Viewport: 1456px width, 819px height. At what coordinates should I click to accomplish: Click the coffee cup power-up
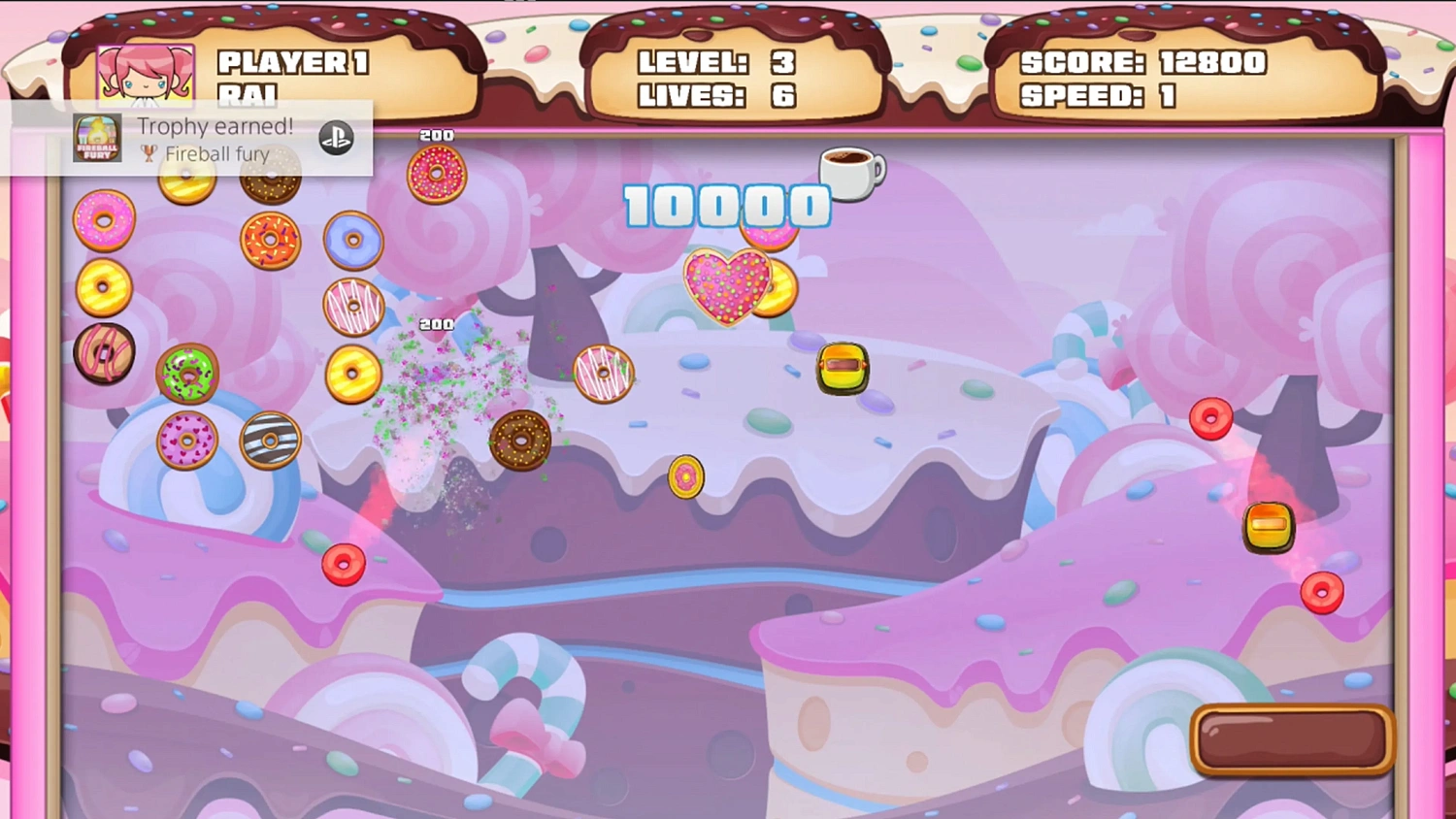[x=854, y=173]
